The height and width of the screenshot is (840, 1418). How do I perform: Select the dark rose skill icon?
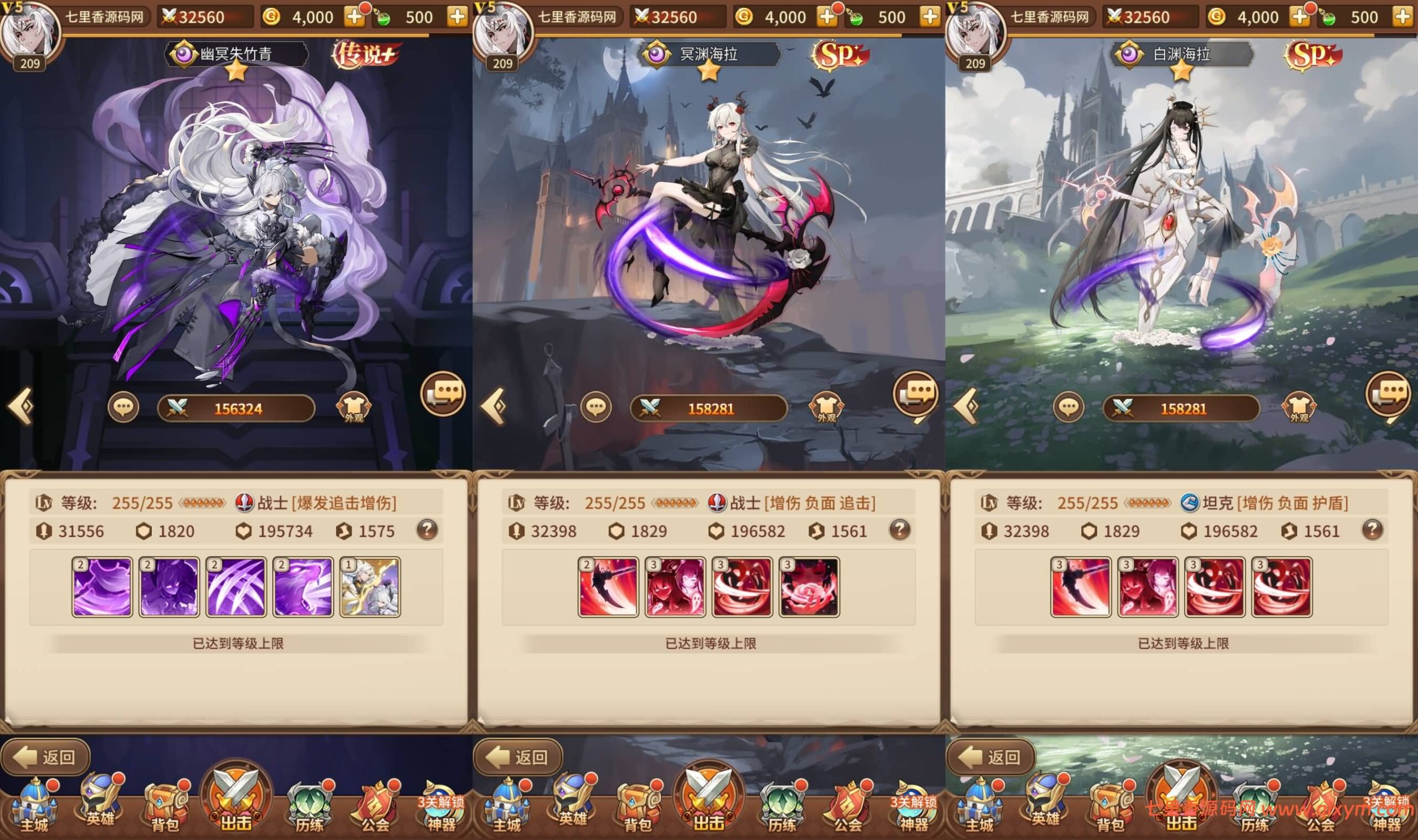coord(809,586)
